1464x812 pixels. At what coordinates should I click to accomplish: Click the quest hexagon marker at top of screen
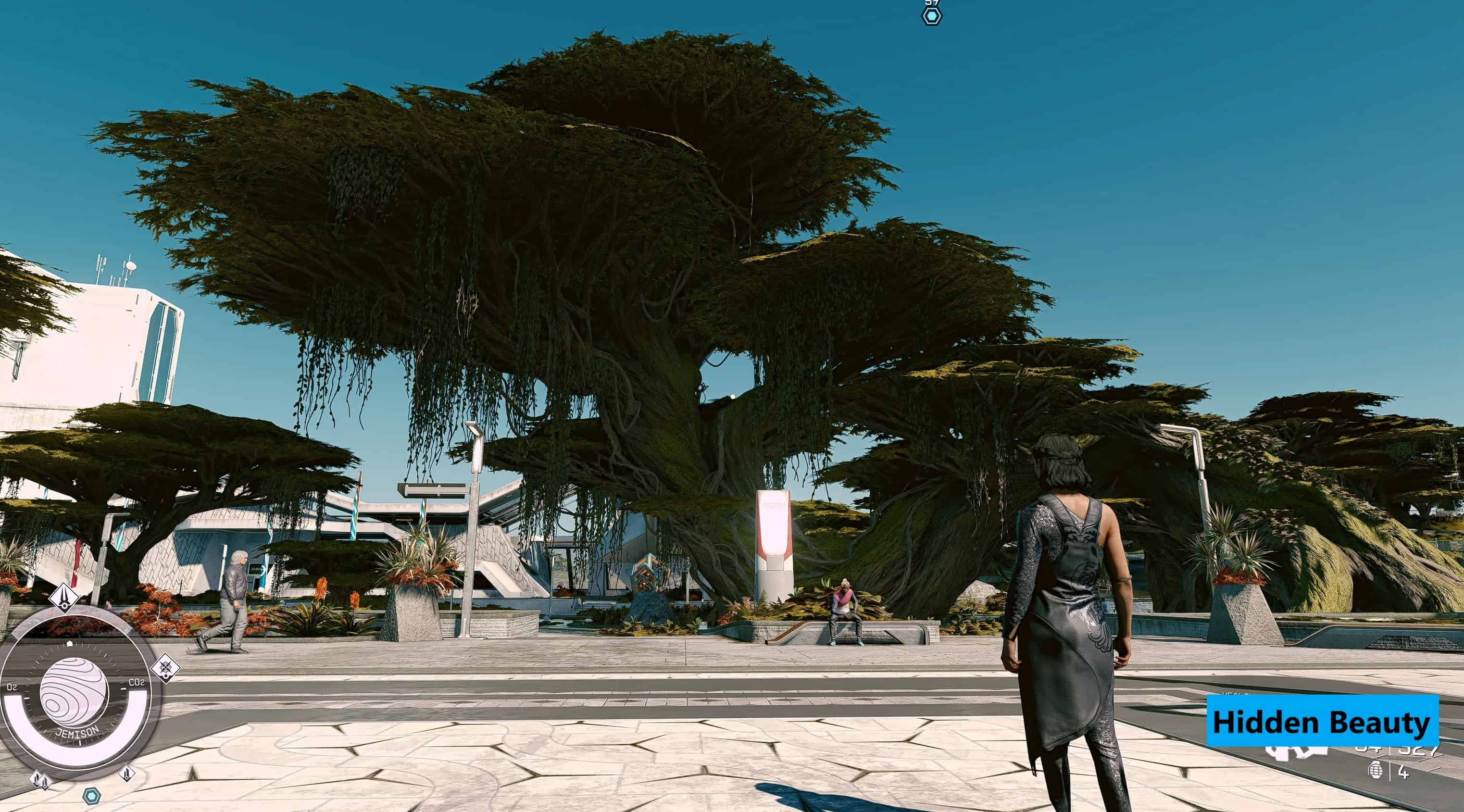pyautogui.click(x=931, y=15)
